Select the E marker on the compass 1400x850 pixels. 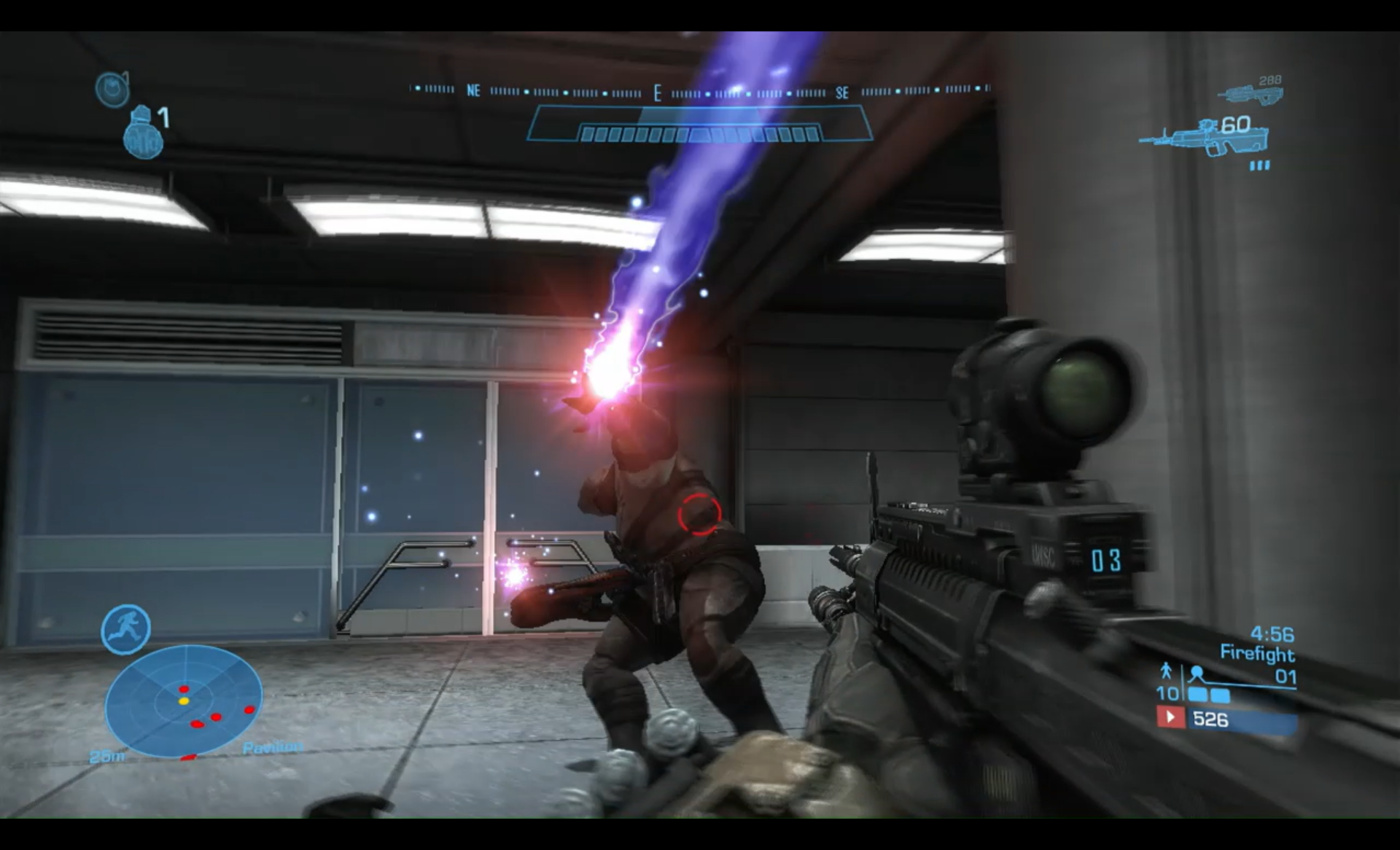(x=657, y=93)
